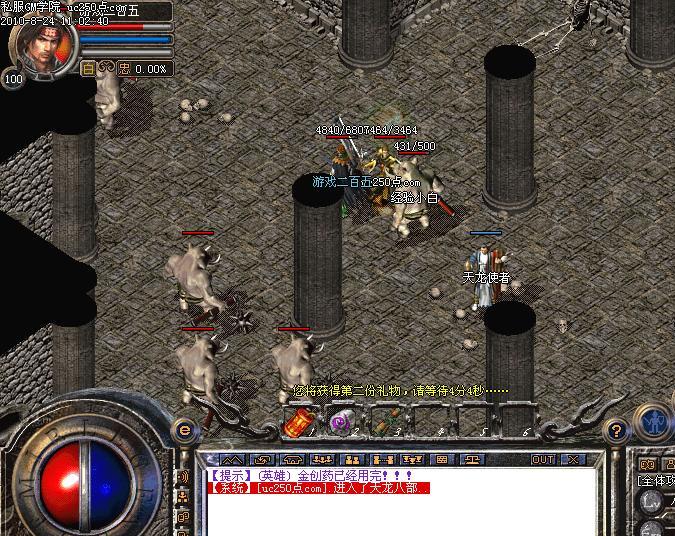Click the OUT button above chat
Screen dimensions: 675x536
[543, 459]
